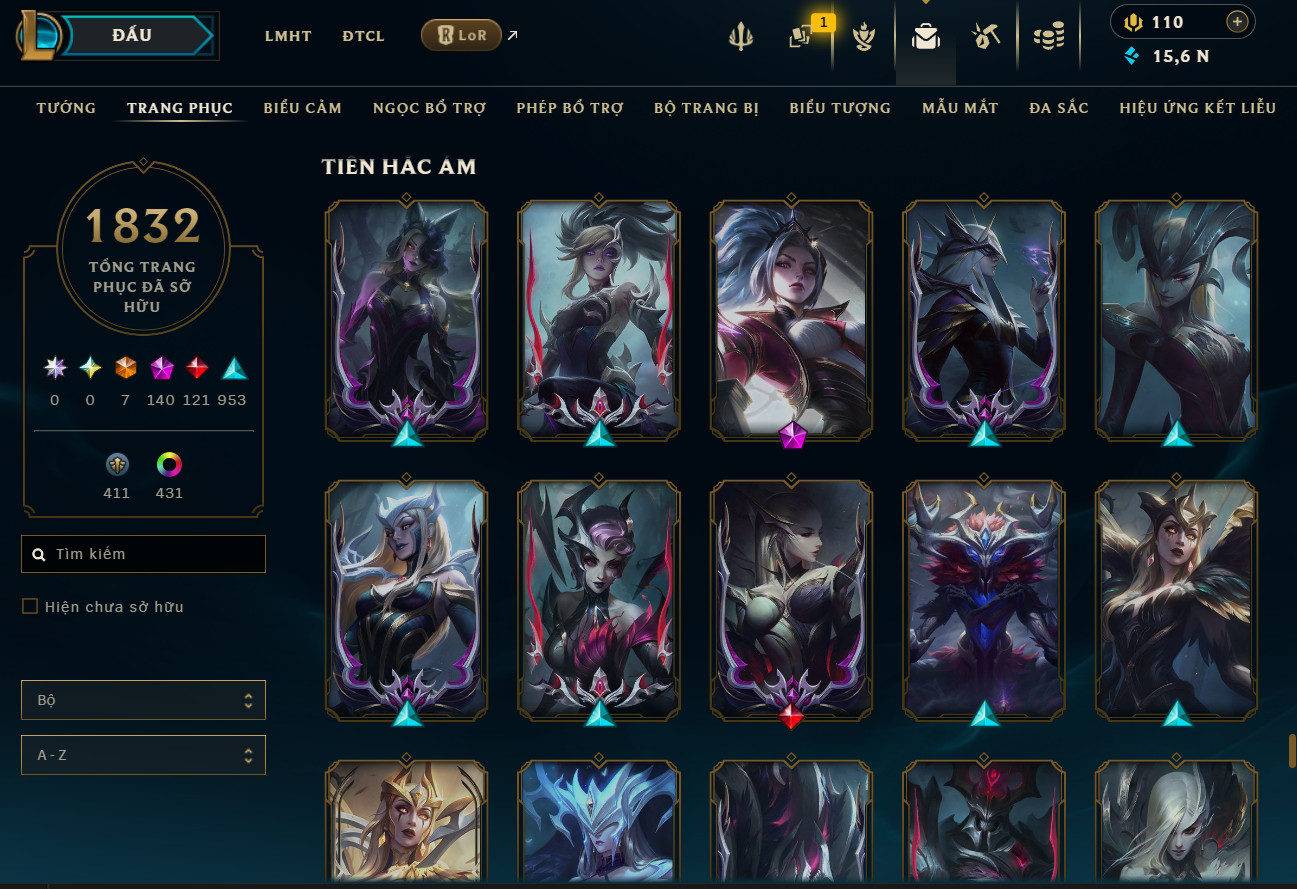Switch to the TƯỚNG tab

pyautogui.click(x=66, y=108)
